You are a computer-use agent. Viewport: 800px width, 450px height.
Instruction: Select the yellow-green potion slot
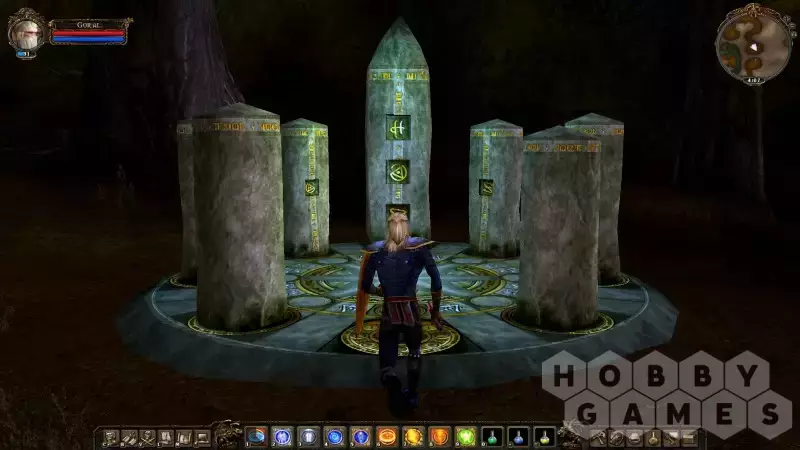click(543, 436)
